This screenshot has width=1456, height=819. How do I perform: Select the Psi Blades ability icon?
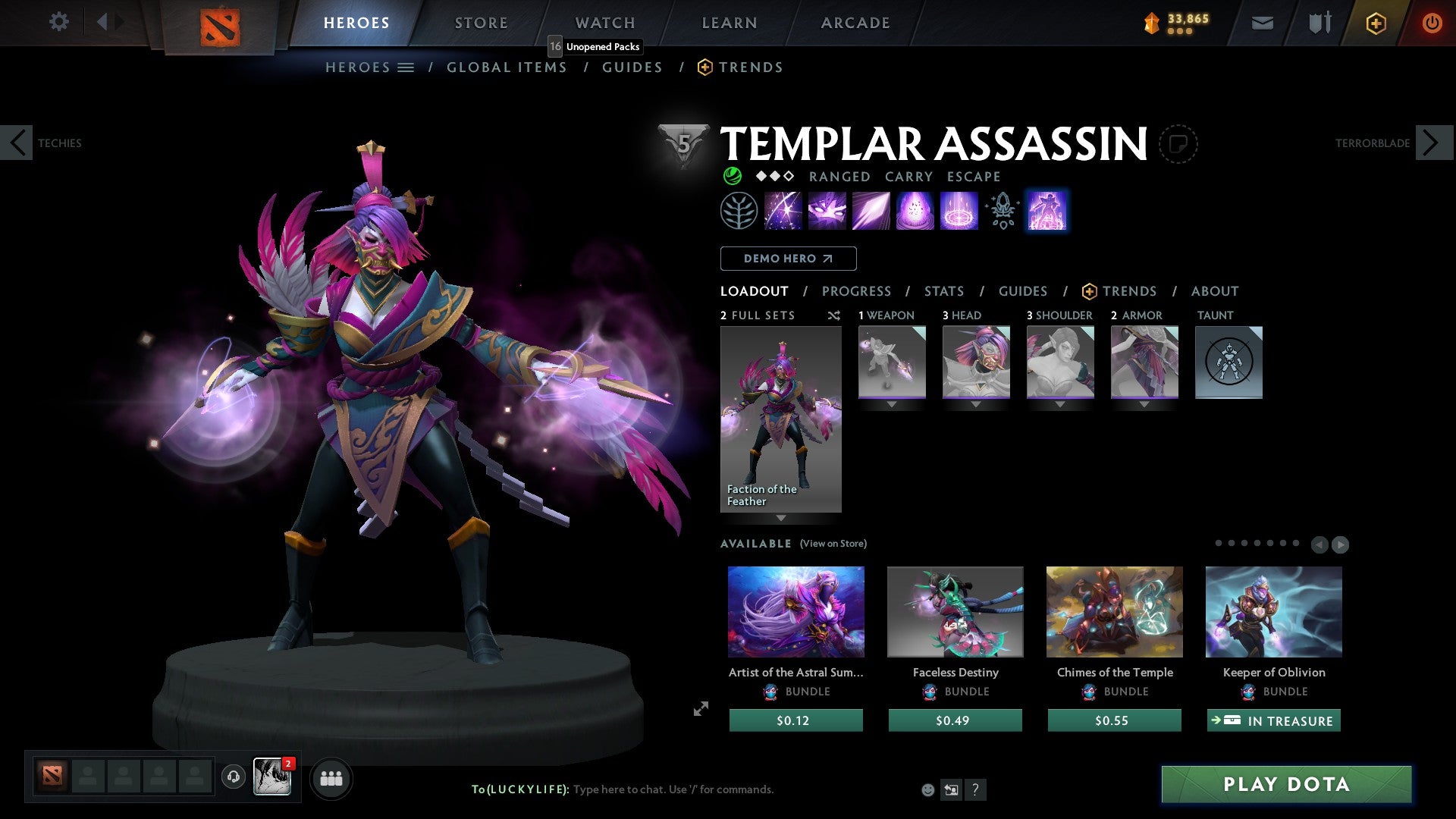pos(870,210)
